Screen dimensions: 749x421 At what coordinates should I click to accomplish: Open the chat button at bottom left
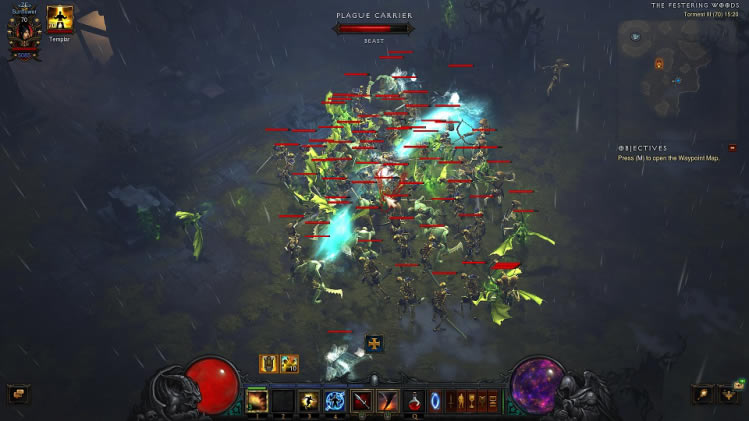click(x=17, y=394)
